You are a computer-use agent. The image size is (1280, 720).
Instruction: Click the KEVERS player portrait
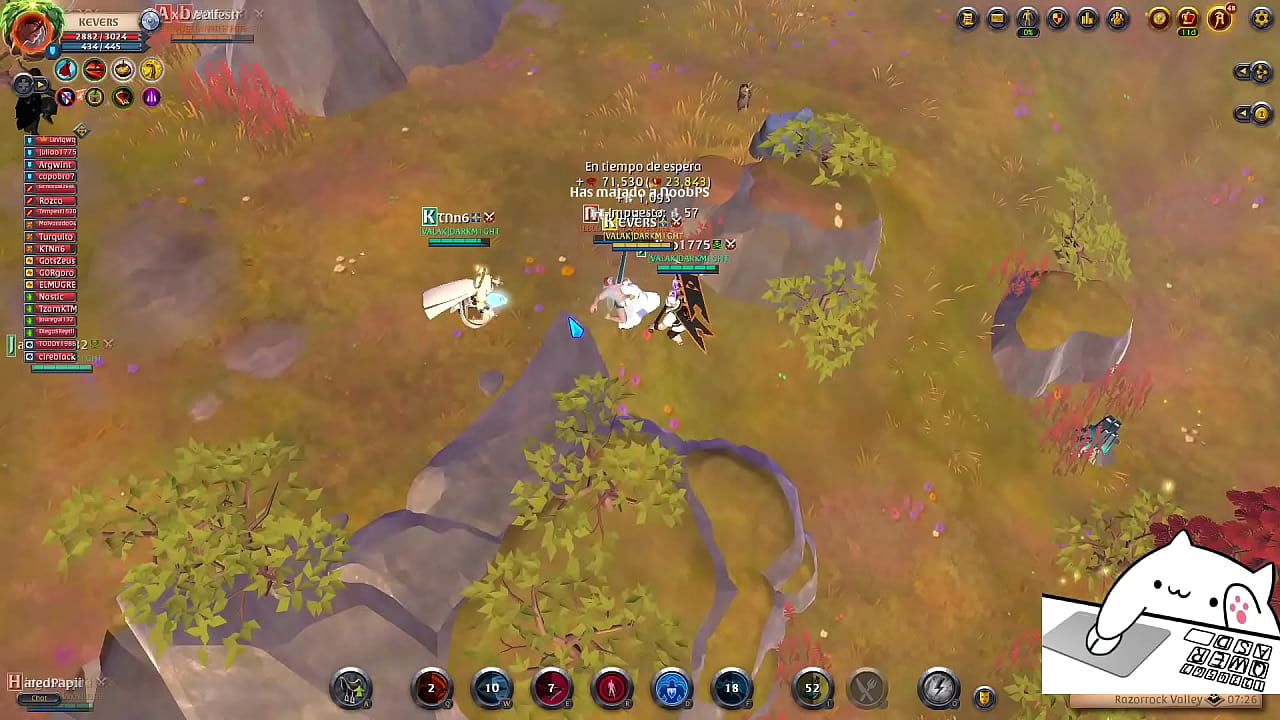click(x=32, y=30)
